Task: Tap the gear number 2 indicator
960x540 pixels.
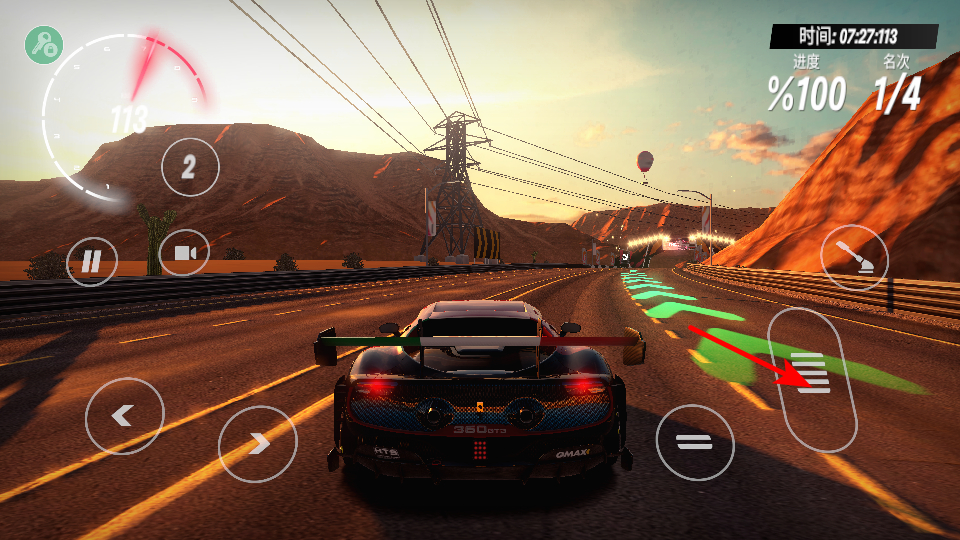Action: (x=189, y=167)
